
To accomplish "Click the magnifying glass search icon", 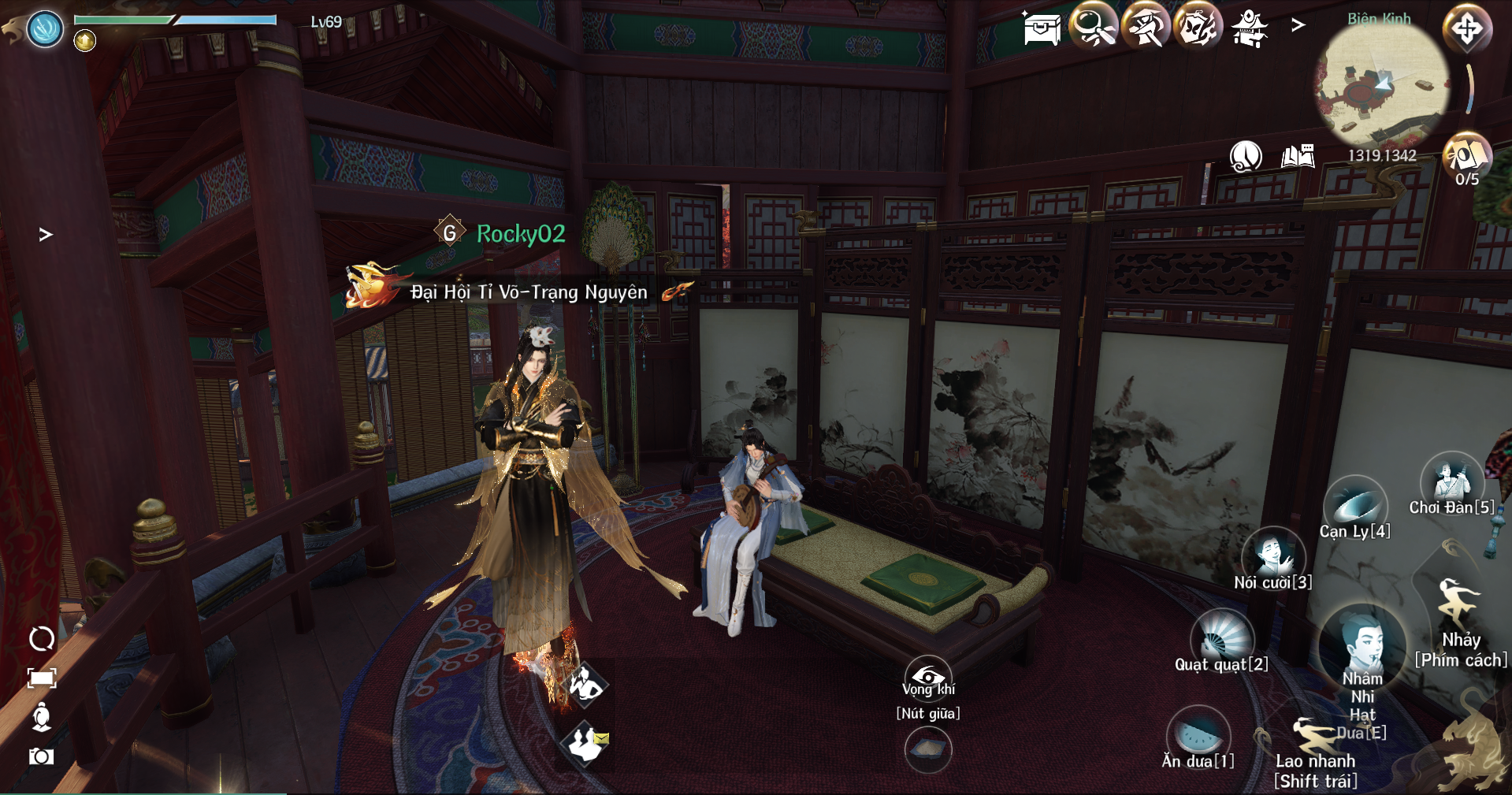I will (x=1093, y=27).
